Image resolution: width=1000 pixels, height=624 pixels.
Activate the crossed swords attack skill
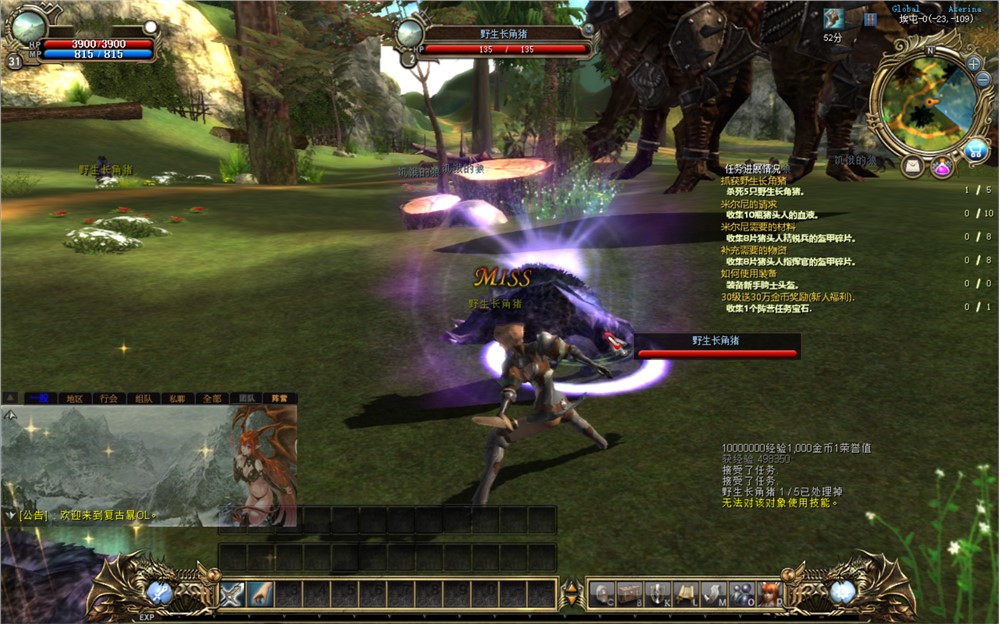232,593
